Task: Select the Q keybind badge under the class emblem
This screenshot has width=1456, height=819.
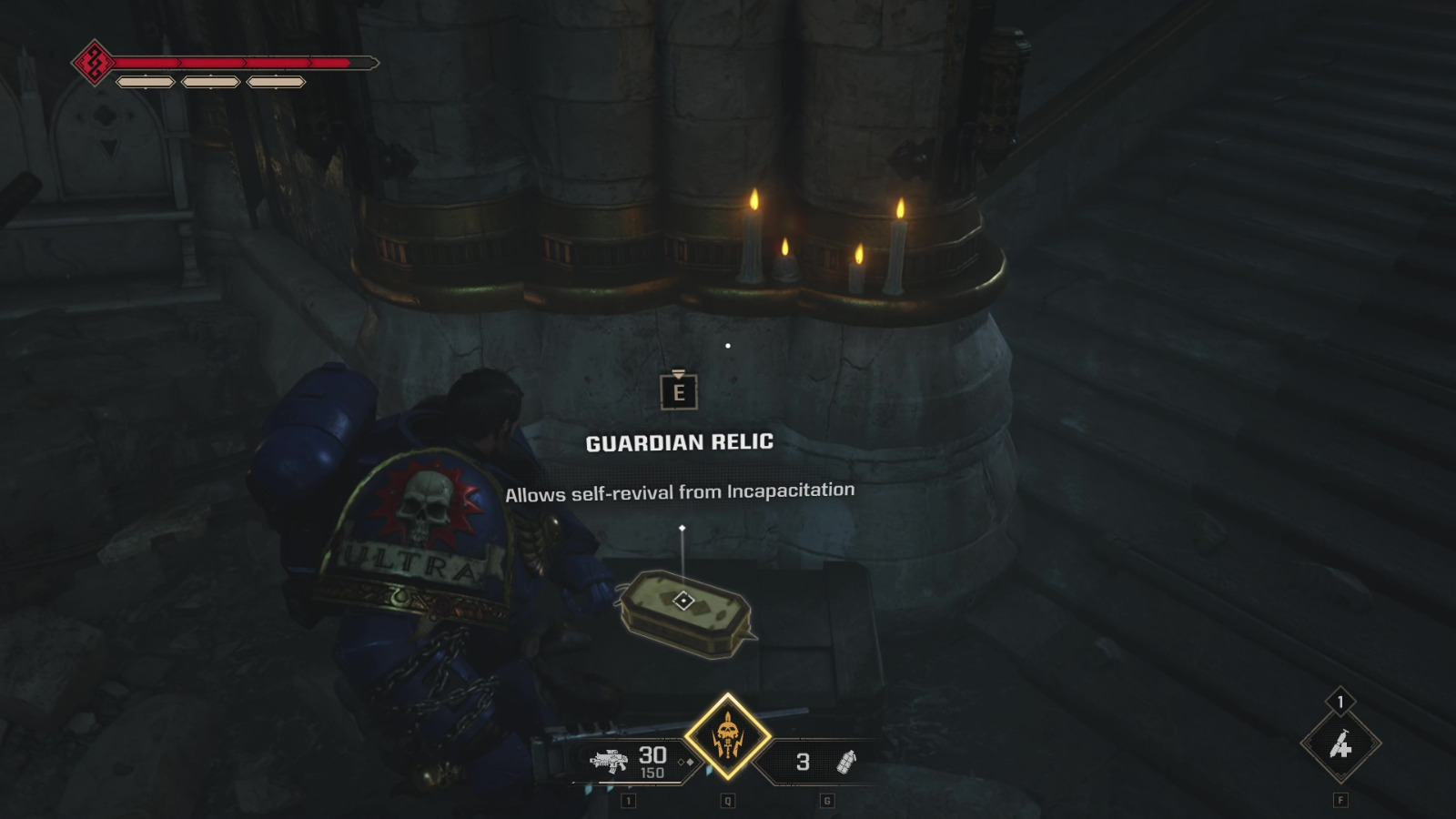Action: (x=726, y=803)
